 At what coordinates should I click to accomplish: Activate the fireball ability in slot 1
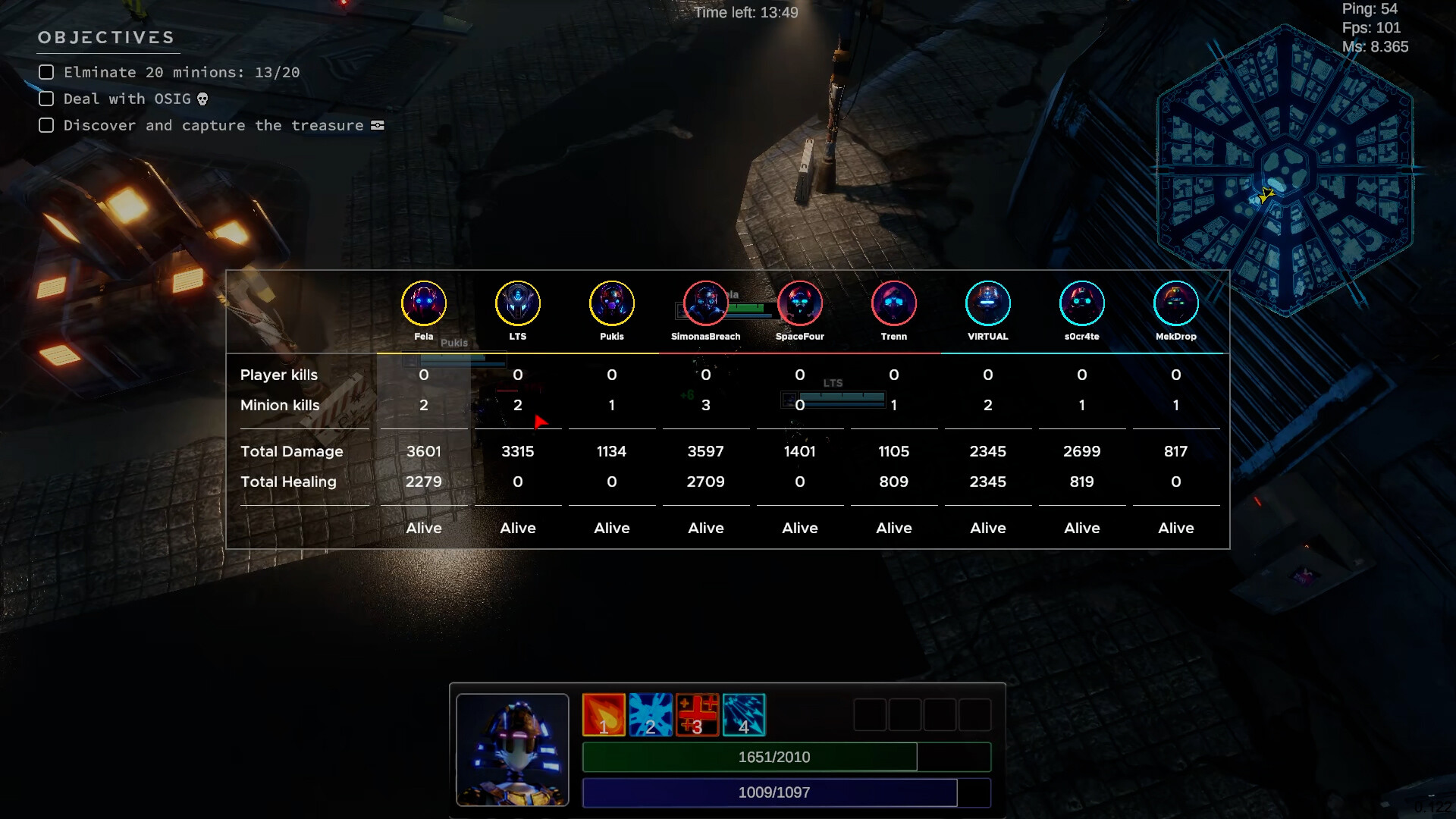(604, 714)
